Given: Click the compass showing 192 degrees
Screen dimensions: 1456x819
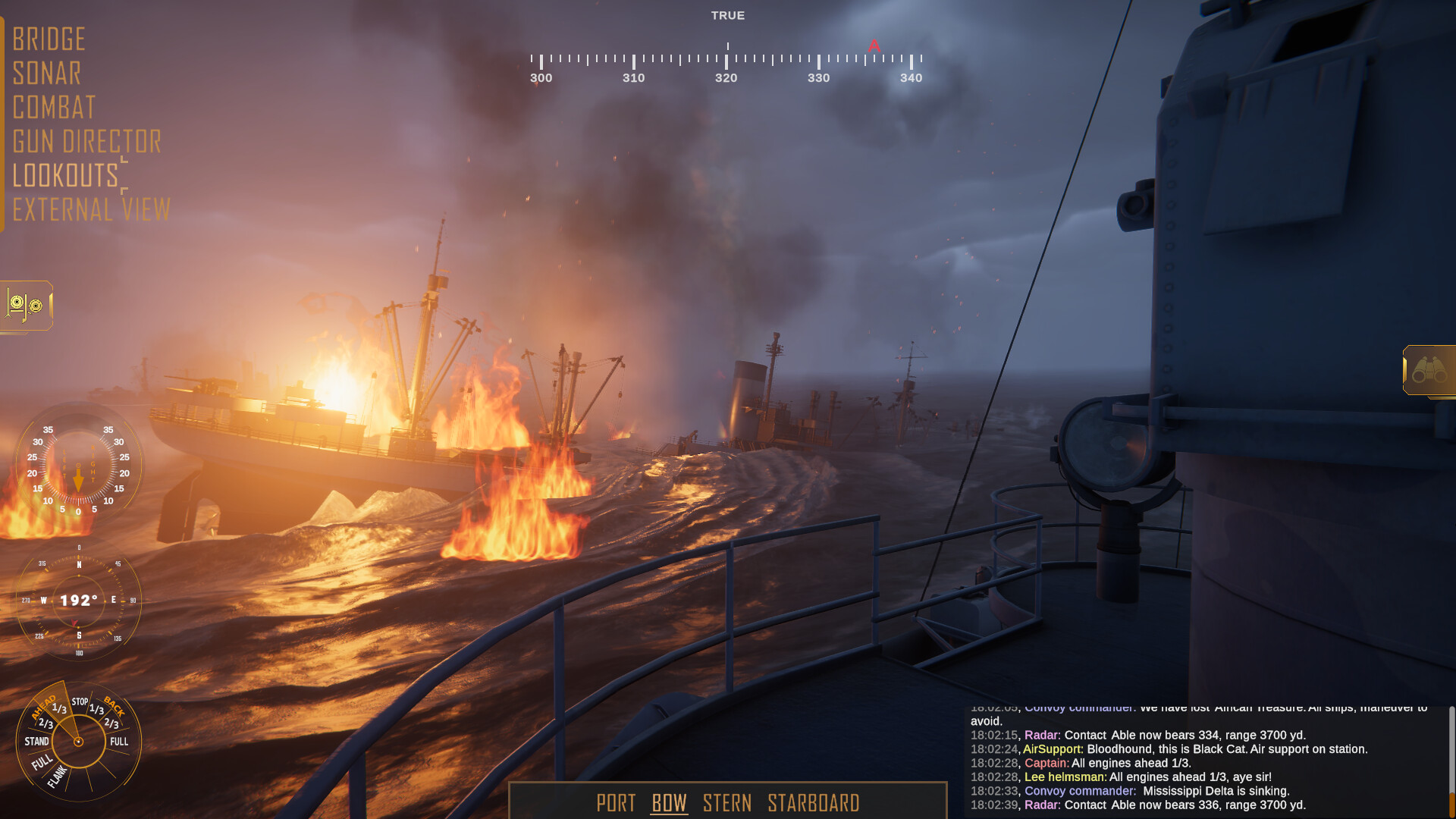Looking at the screenshot, I should pos(78,601).
